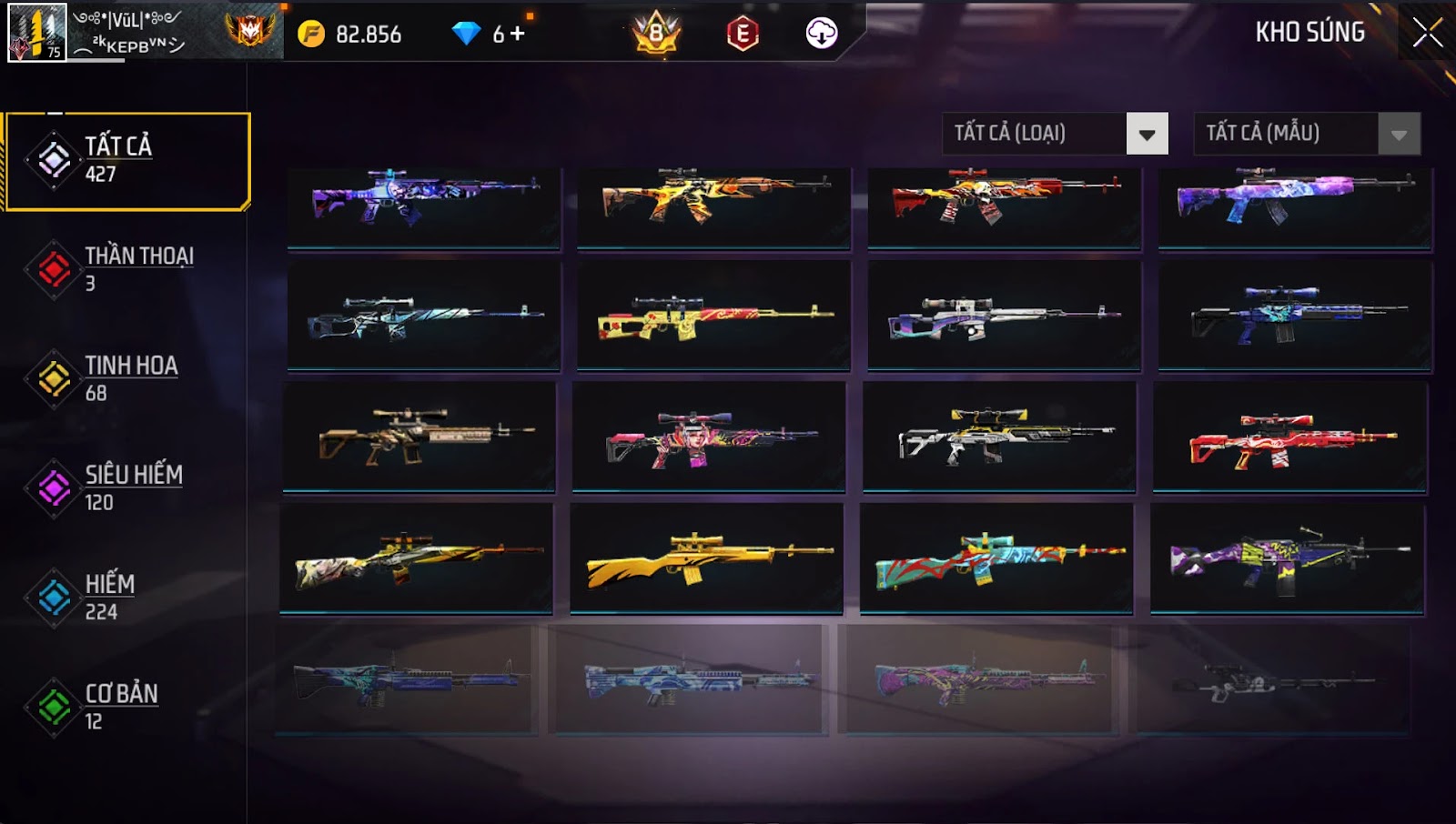
Task: Close the Kho Súng weapon vault
Action: coord(1426,33)
